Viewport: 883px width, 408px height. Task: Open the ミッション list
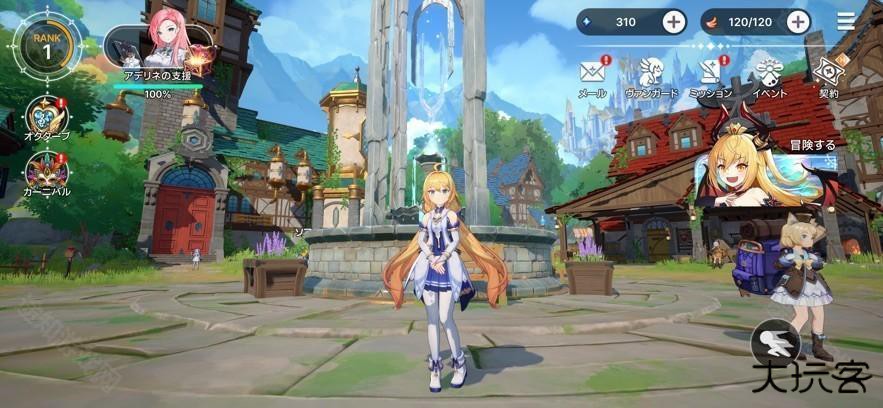click(x=710, y=74)
